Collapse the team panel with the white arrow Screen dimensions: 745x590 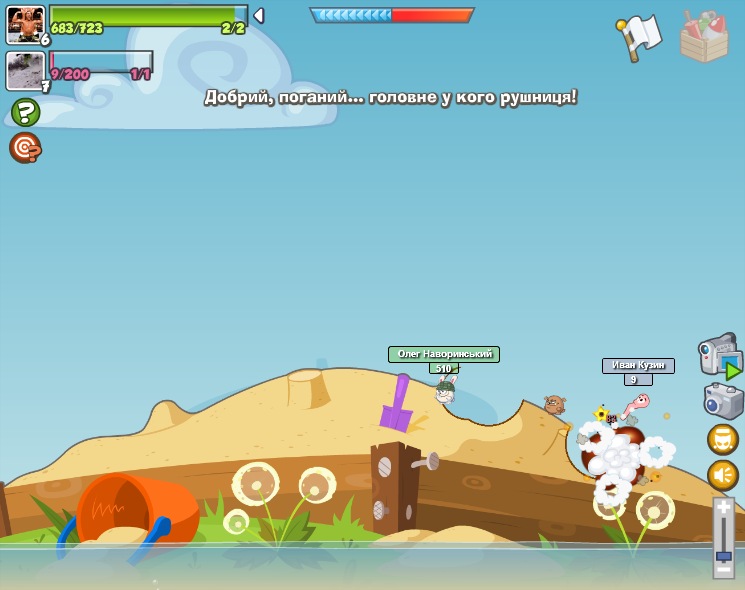(x=259, y=15)
